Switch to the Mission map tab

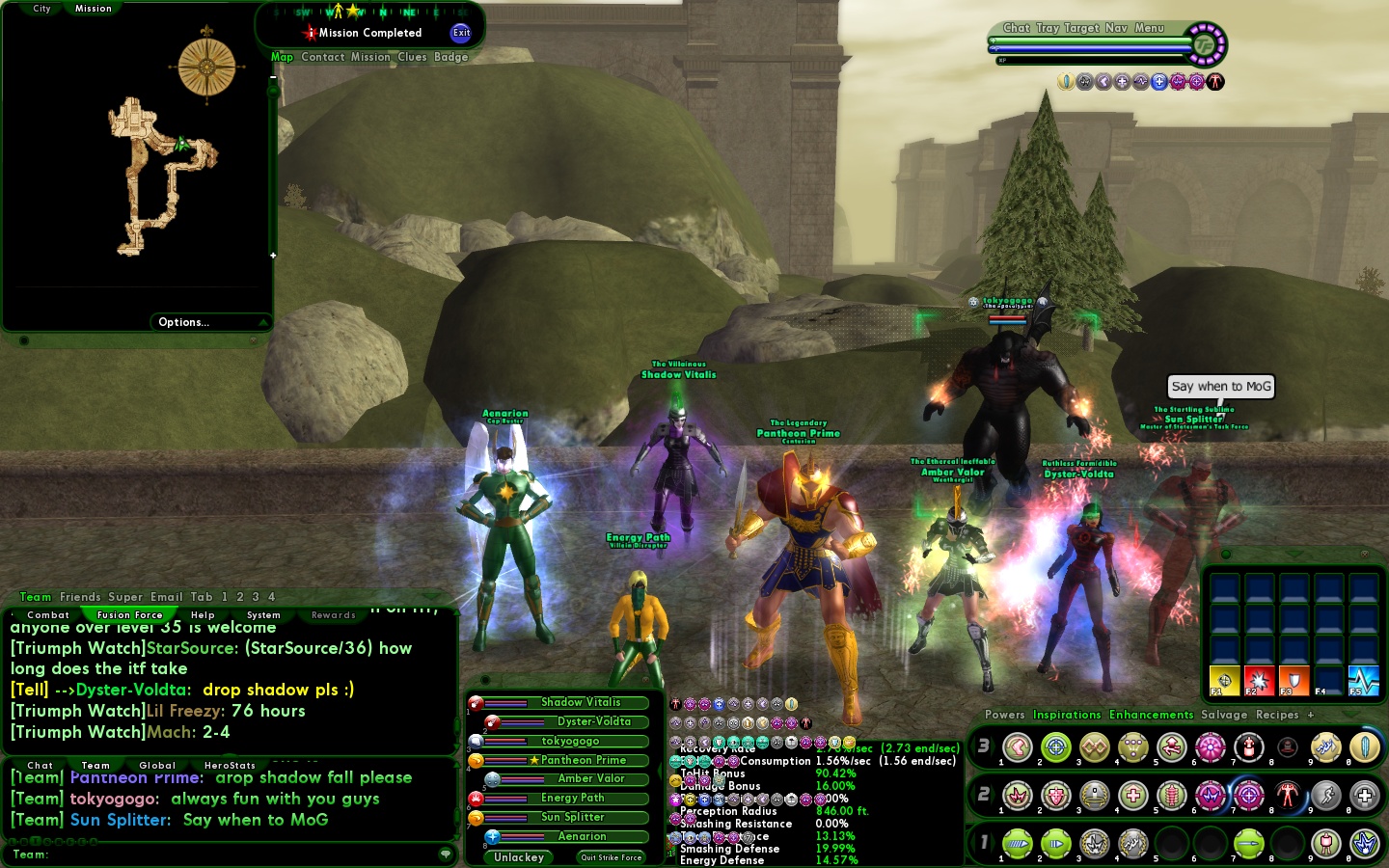pyautogui.click(x=93, y=9)
